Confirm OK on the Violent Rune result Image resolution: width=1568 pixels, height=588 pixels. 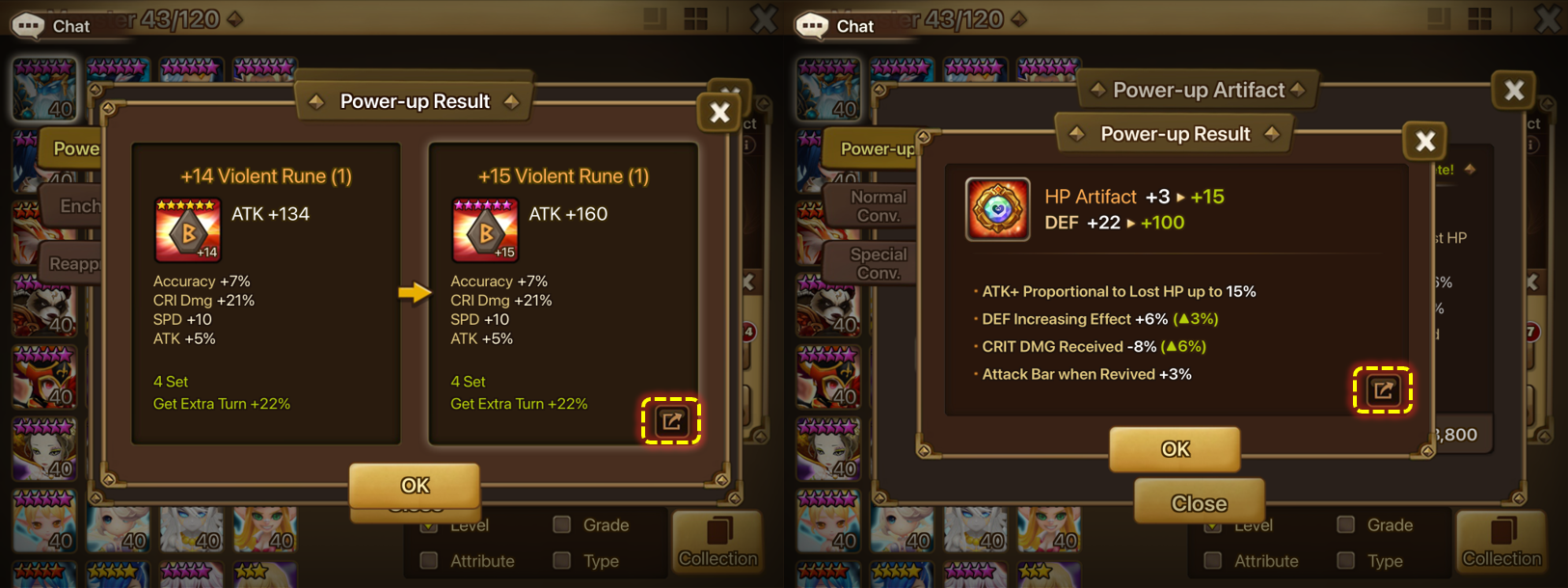(x=415, y=485)
